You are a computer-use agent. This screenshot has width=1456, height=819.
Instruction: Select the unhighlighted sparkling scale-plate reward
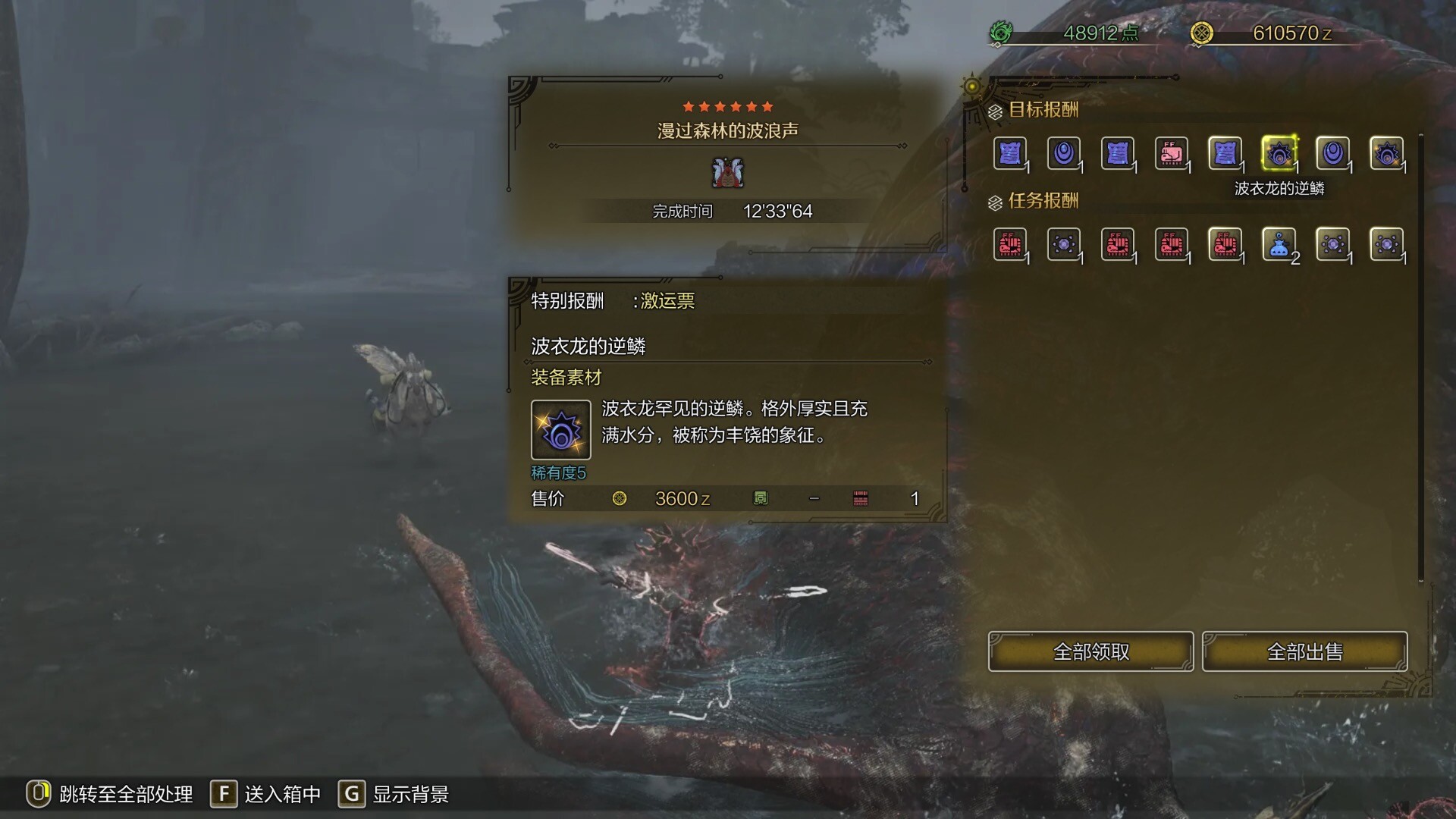click(x=1386, y=154)
